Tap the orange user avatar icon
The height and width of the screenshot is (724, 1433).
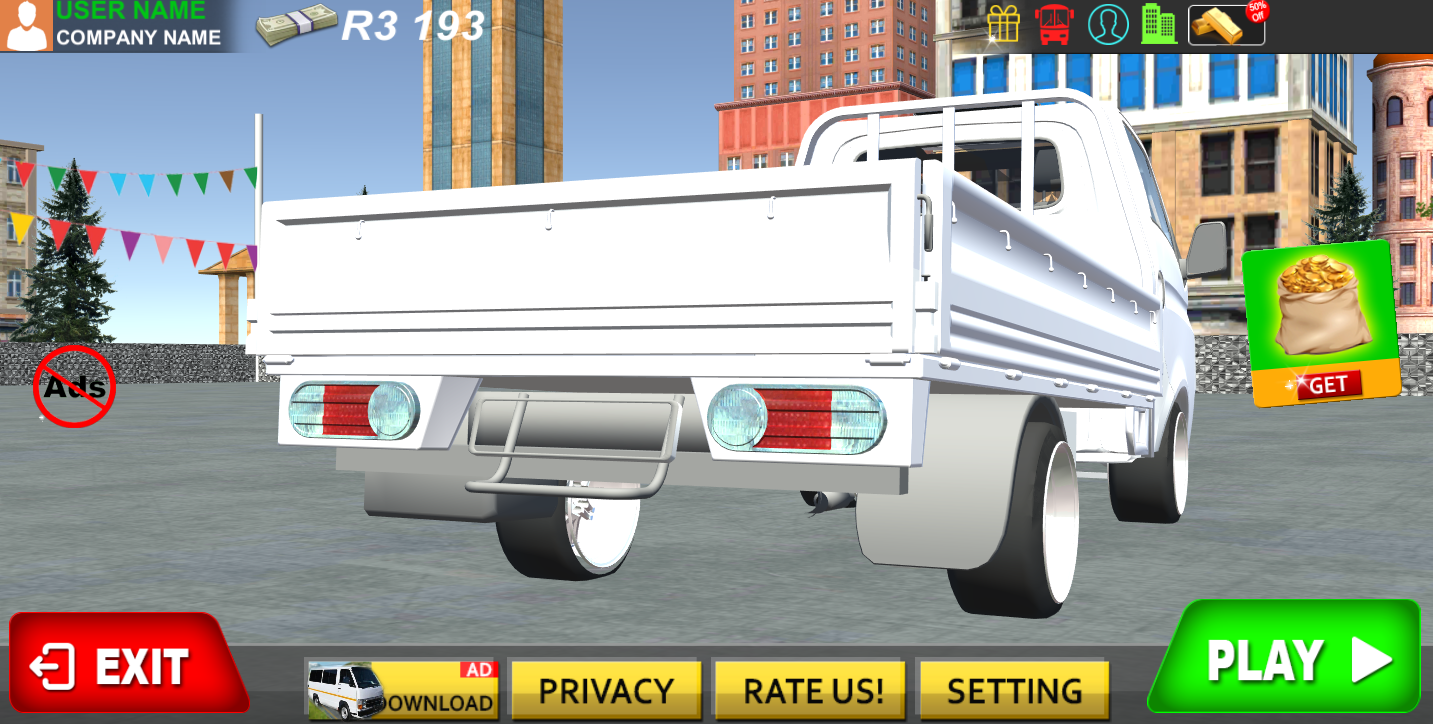(x=26, y=26)
